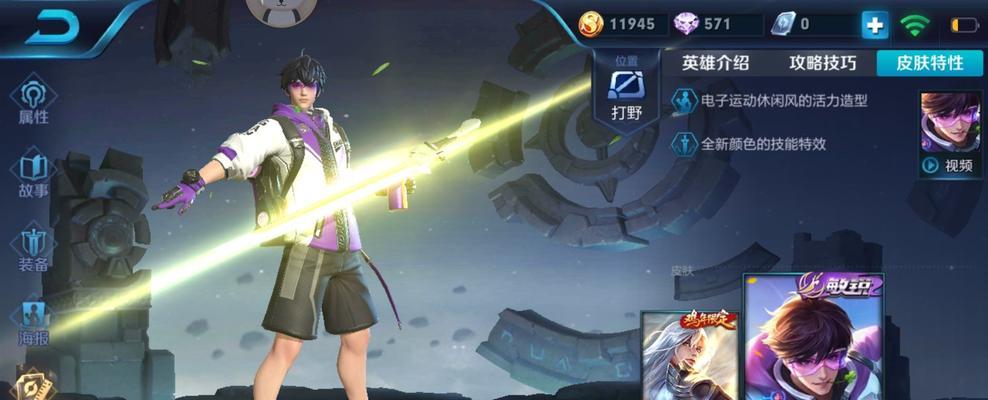Viewport: 988px width, 400px height.
Task: Tap the gold coin balance
Action: 620,24
